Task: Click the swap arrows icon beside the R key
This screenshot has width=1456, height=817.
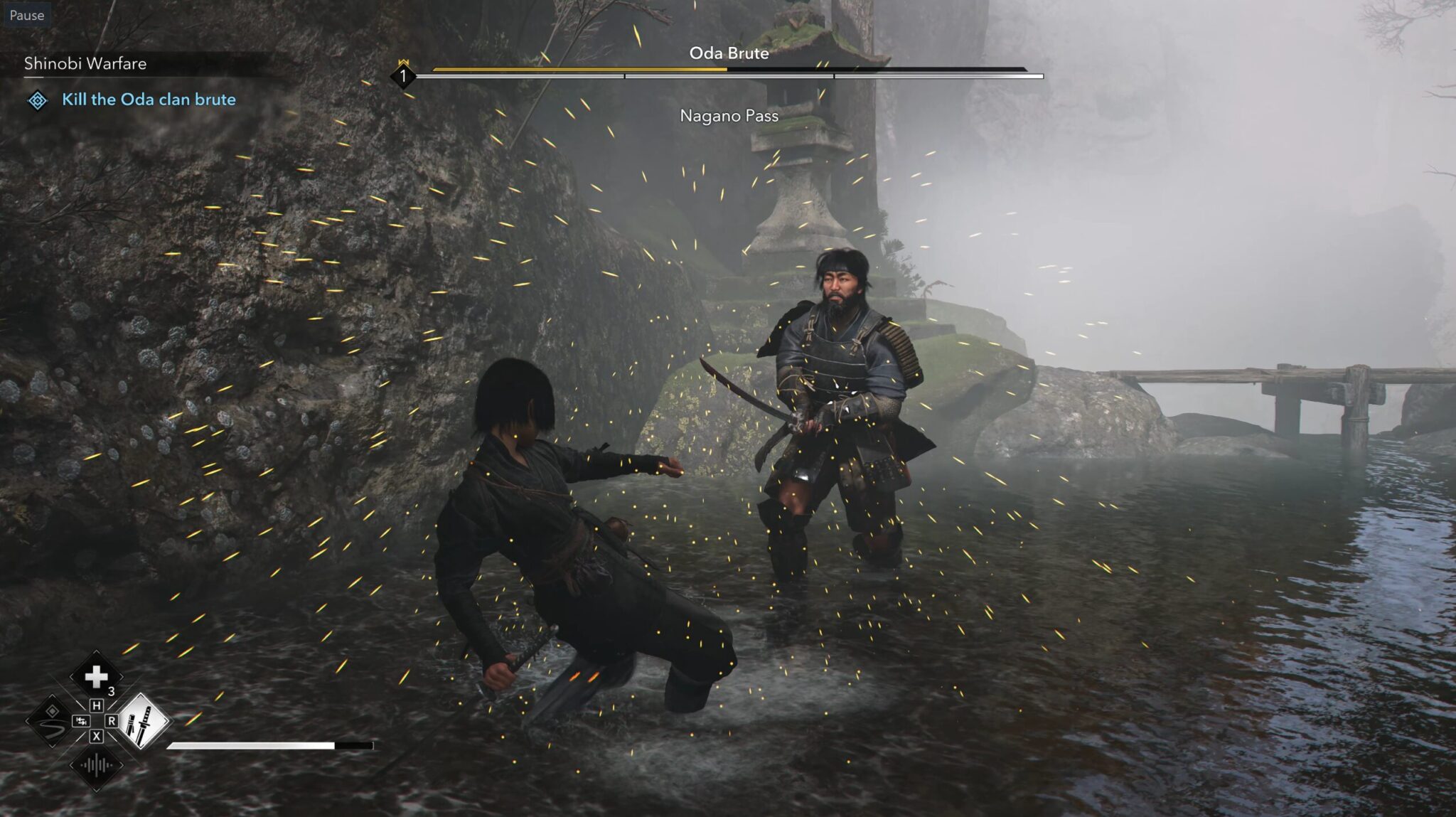Action: coord(82,721)
